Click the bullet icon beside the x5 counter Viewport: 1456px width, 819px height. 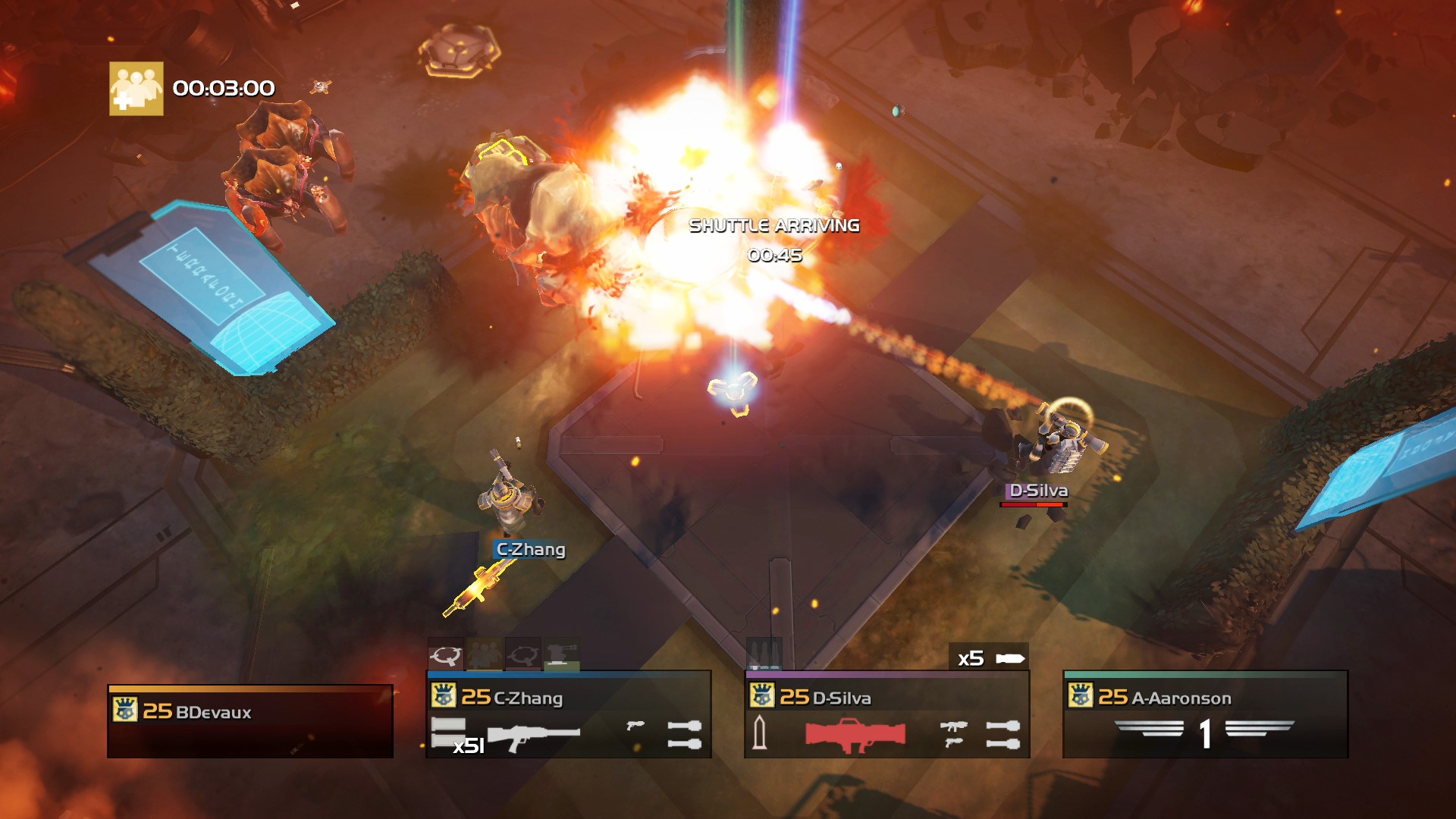(1010, 658)
